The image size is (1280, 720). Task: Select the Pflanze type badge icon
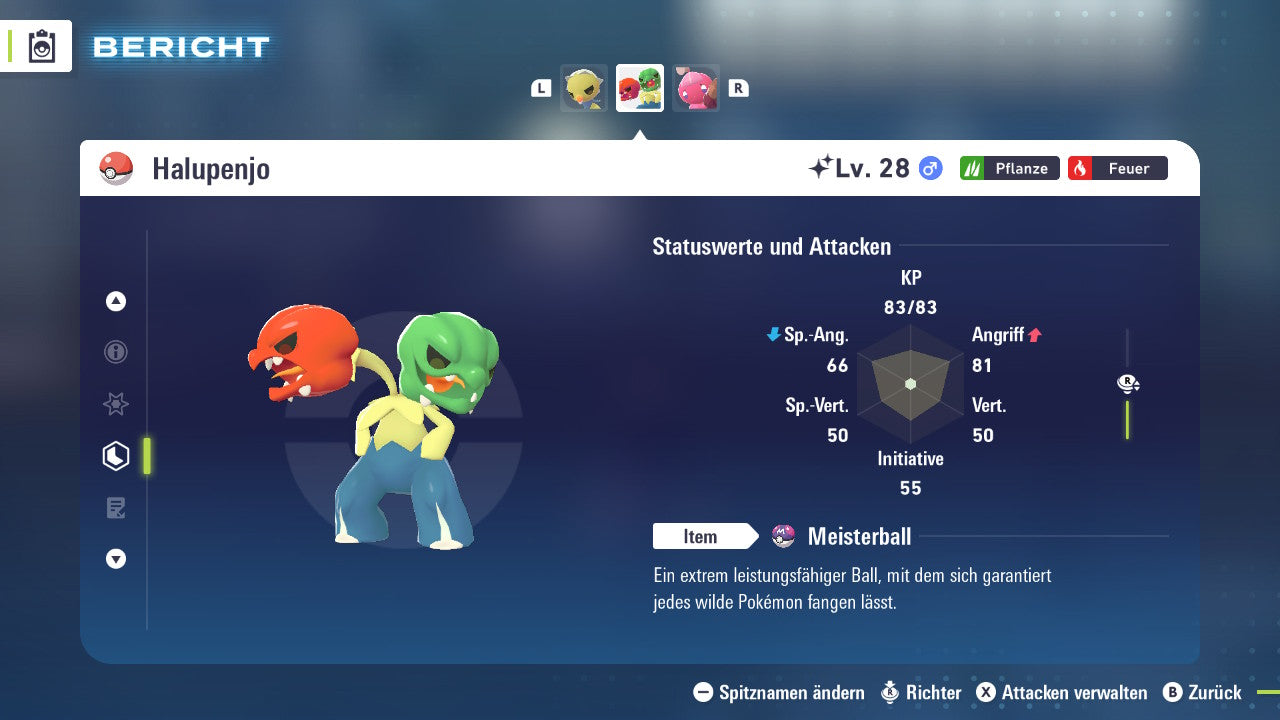coord(1009,168)
